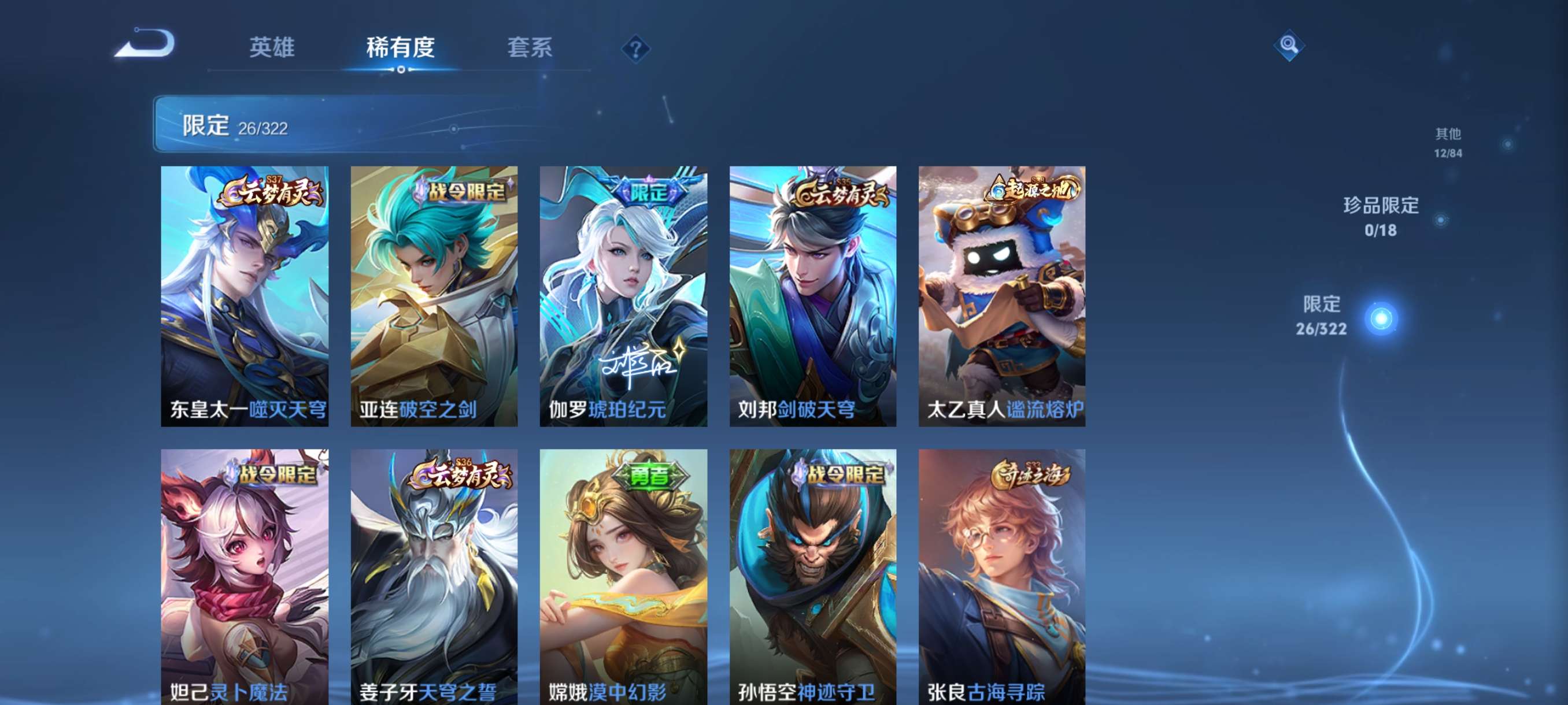This screenshot has width=1568, height=705.
Task: Select the 稀有度 tab
Action: point(401,47)
